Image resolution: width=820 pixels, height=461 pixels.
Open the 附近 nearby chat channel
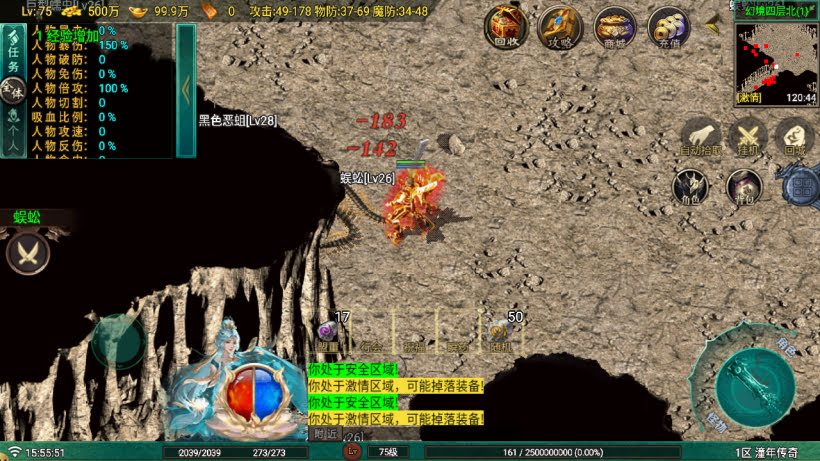tap(325, 434)
